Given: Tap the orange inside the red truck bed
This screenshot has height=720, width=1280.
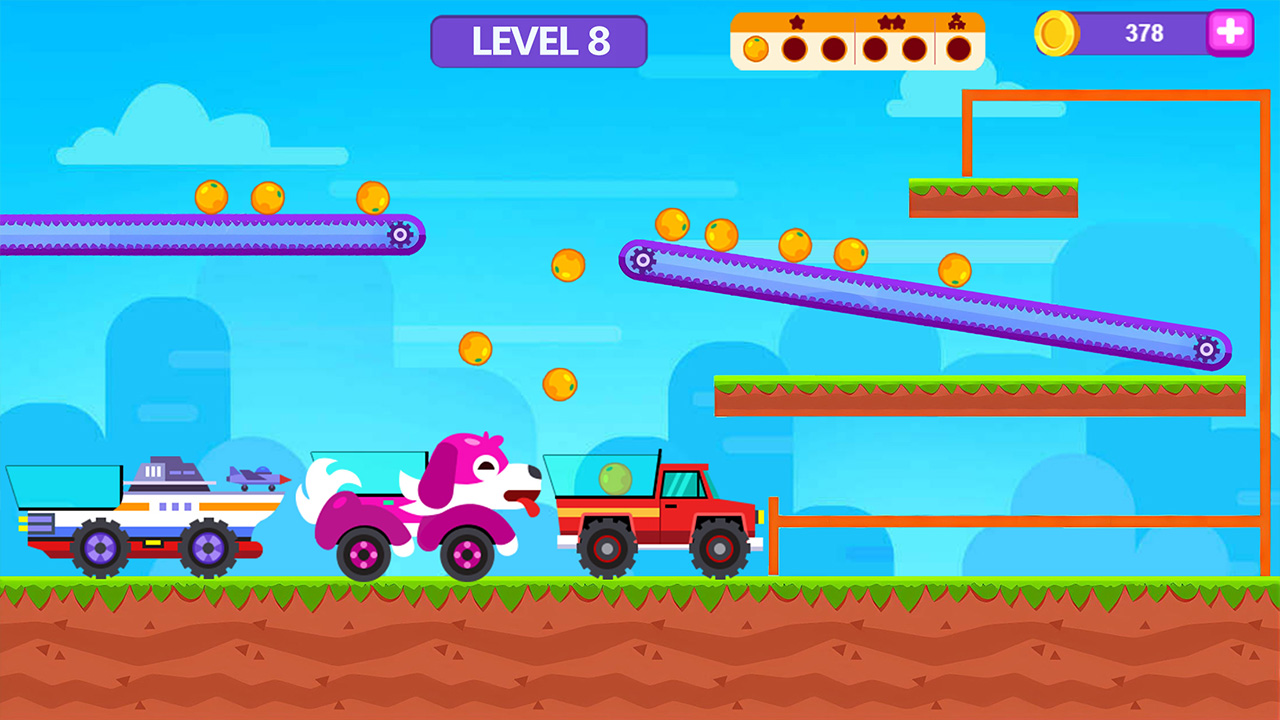Looking at the screenshot, I should click(614, 477).
